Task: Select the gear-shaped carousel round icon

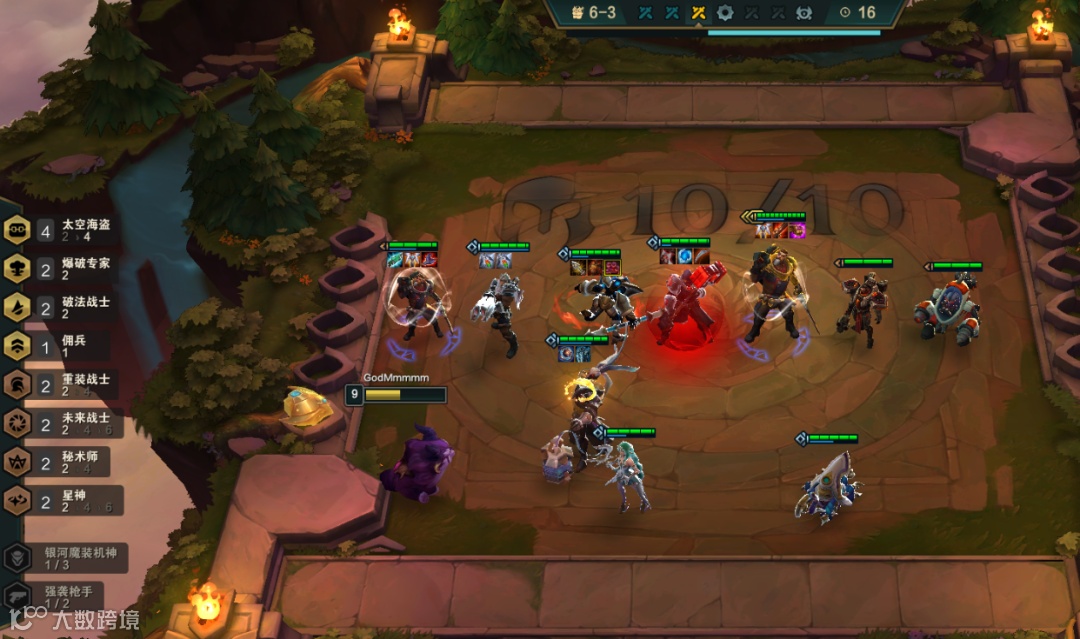Action: [x=725, y=13]
